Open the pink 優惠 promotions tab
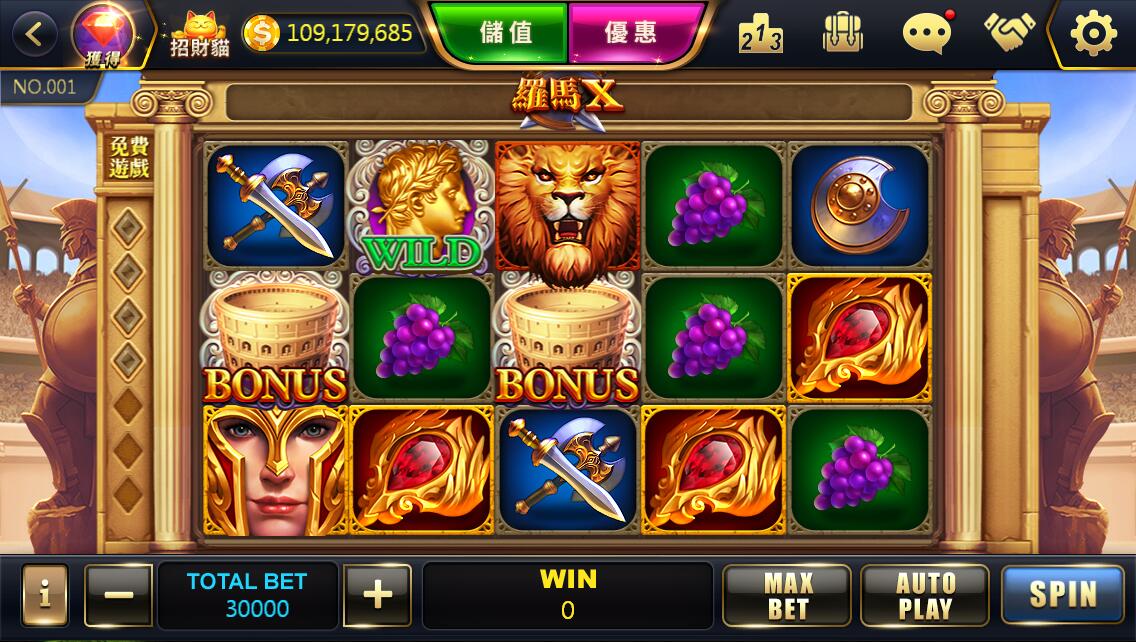The image size is (1136, 642). [x=631, y=33]
